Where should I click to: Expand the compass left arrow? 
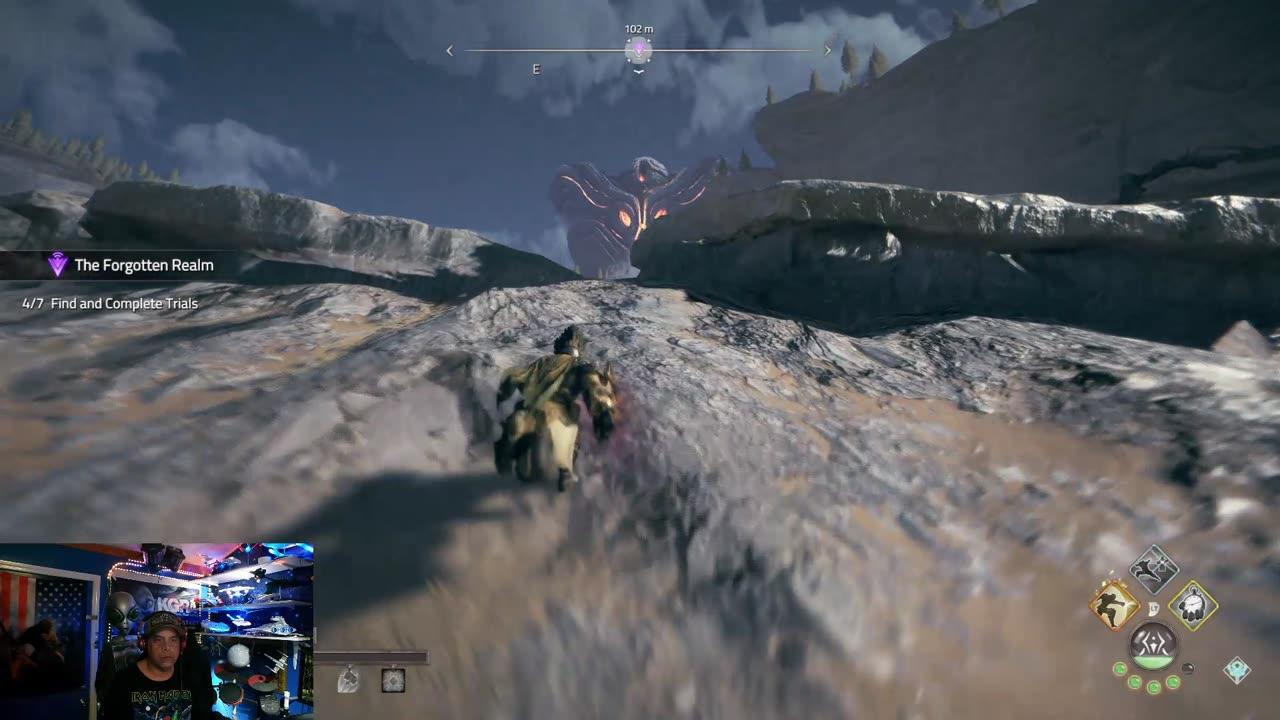(x=449, y=49)
